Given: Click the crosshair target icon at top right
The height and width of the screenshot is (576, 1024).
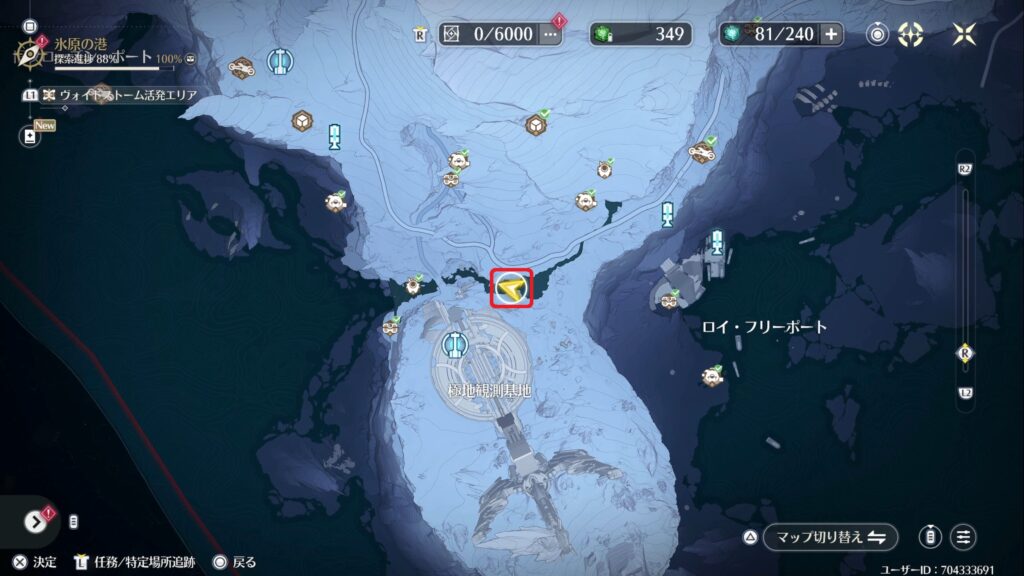Looking at the screenshot, I should click(910, 34).
